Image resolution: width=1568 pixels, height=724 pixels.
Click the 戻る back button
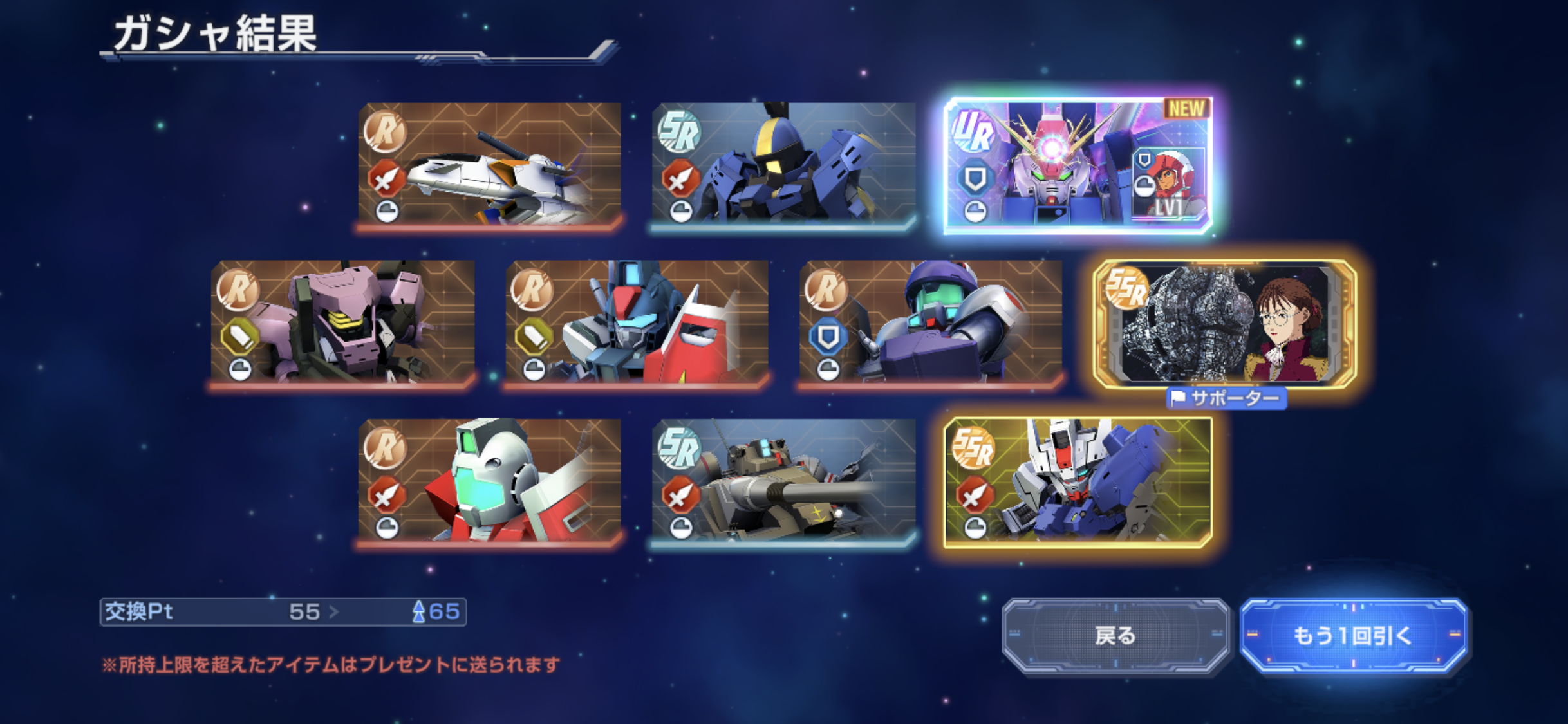point(1115,636)
